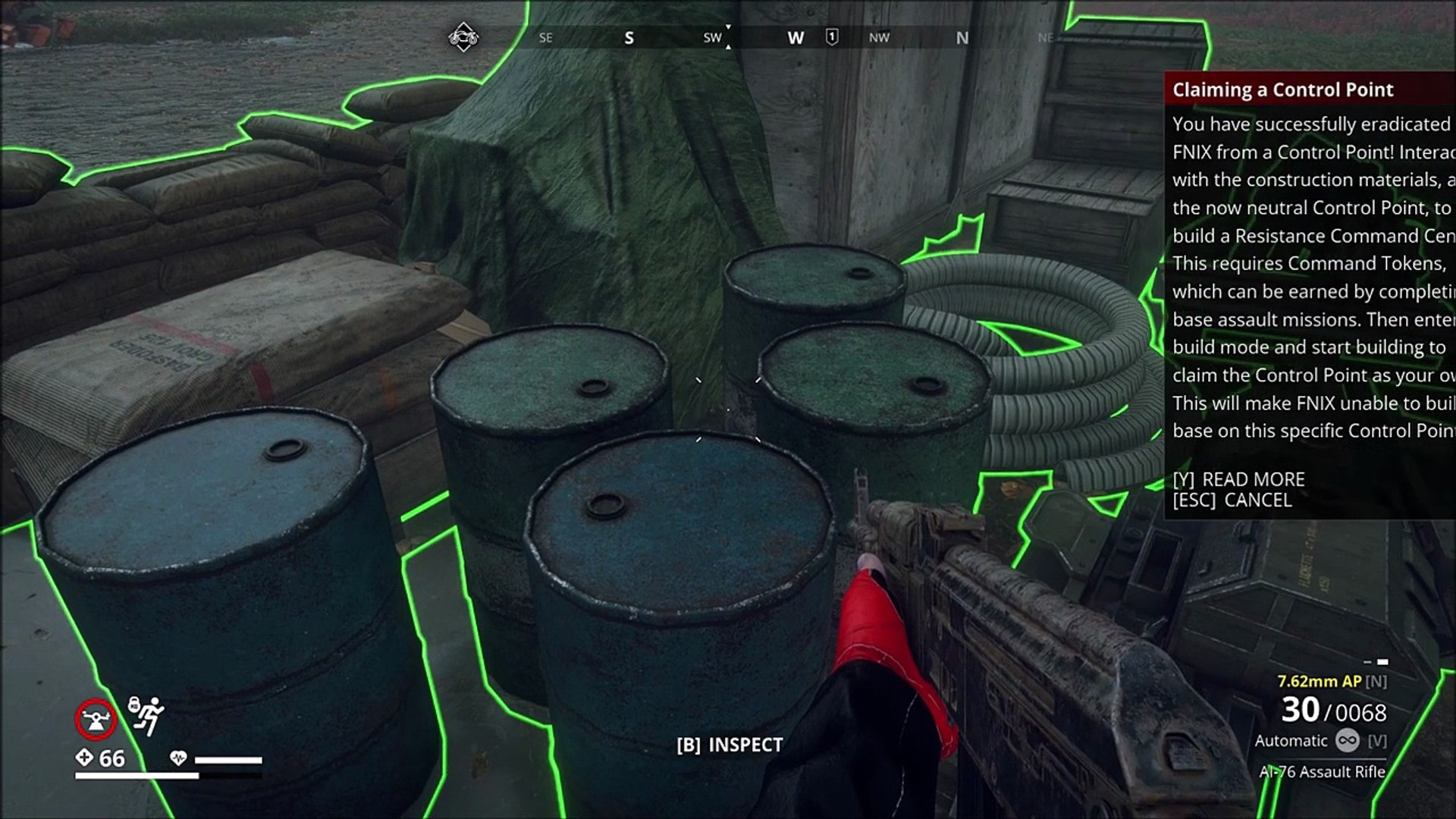
Task: Open the Claiming a Control Point tutorial
Action: [x=1282, y=90]
